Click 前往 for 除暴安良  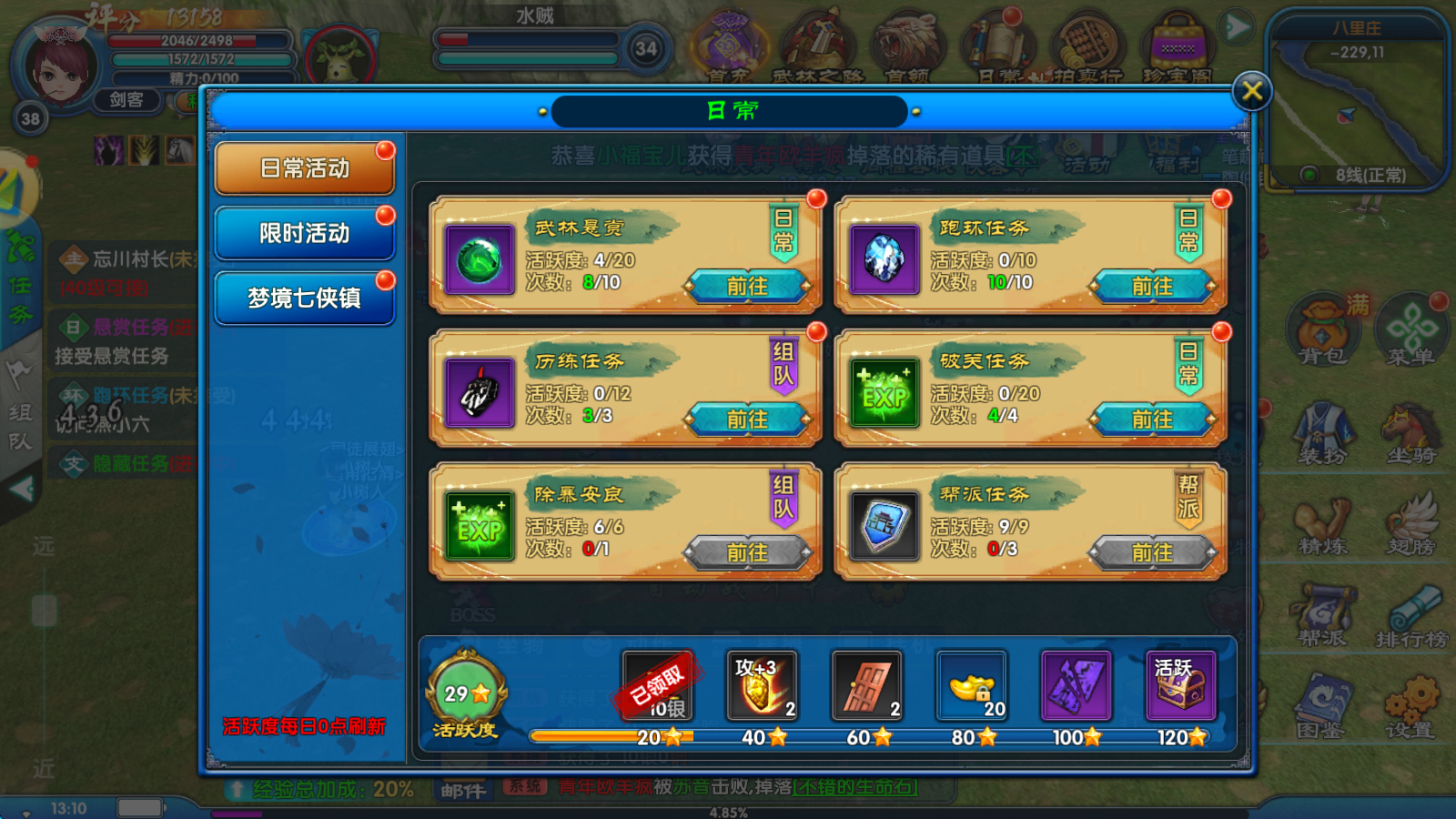[747, 552]
